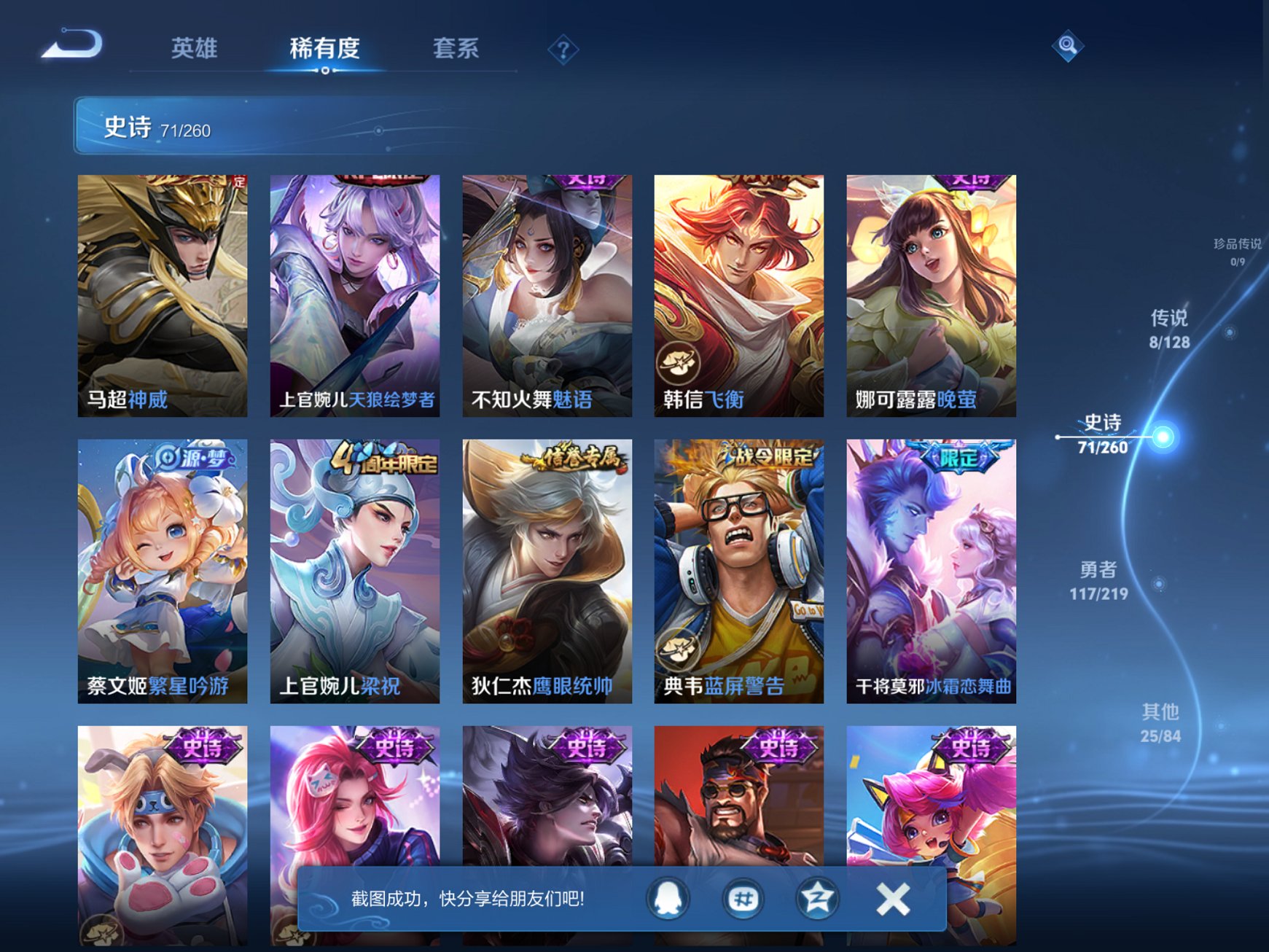Dismiss the screenshot share toast with X

(891, 898)
